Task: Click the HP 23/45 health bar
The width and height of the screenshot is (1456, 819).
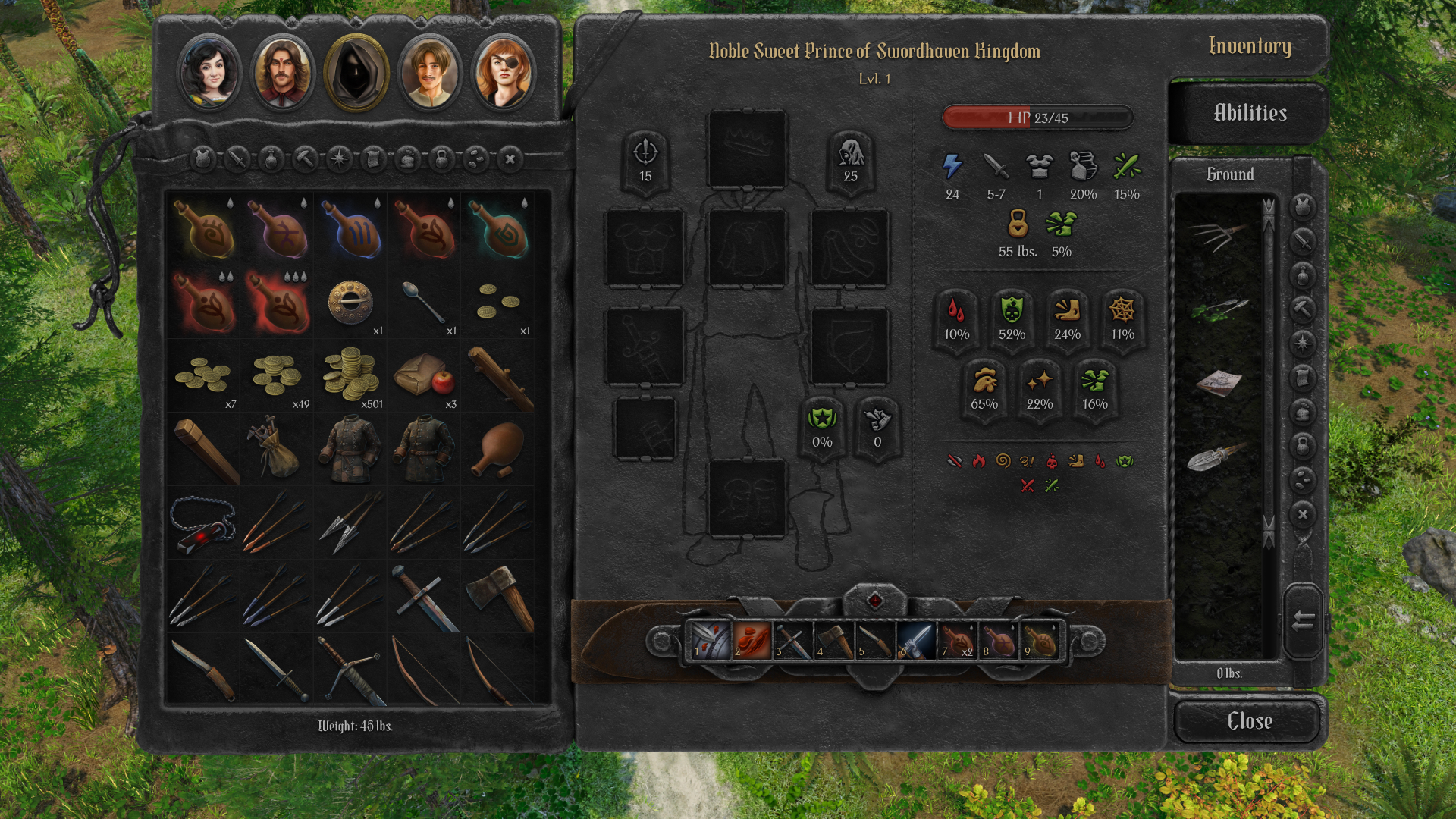Action: point(1037,118)
